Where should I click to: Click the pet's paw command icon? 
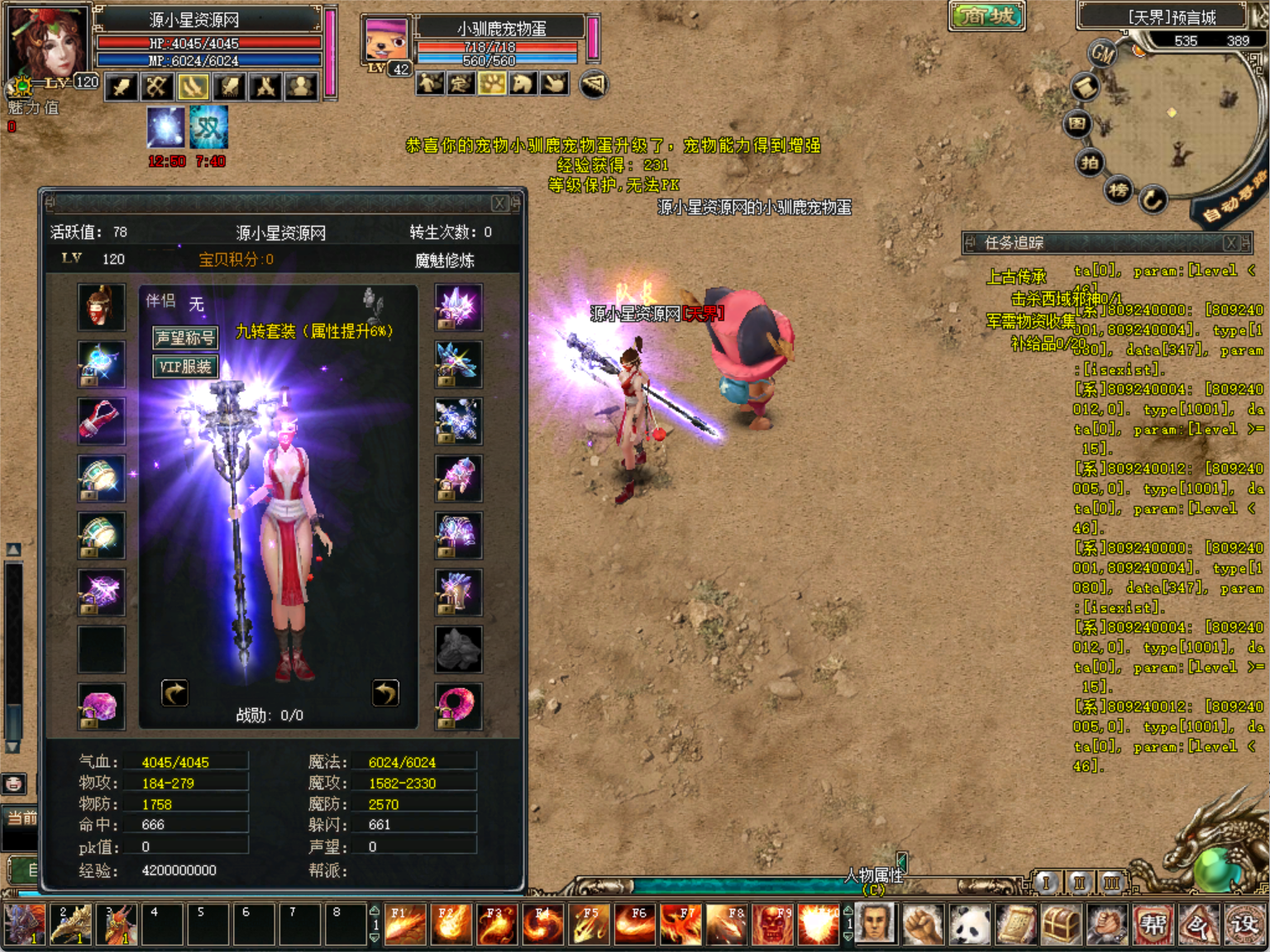(492, 83)
